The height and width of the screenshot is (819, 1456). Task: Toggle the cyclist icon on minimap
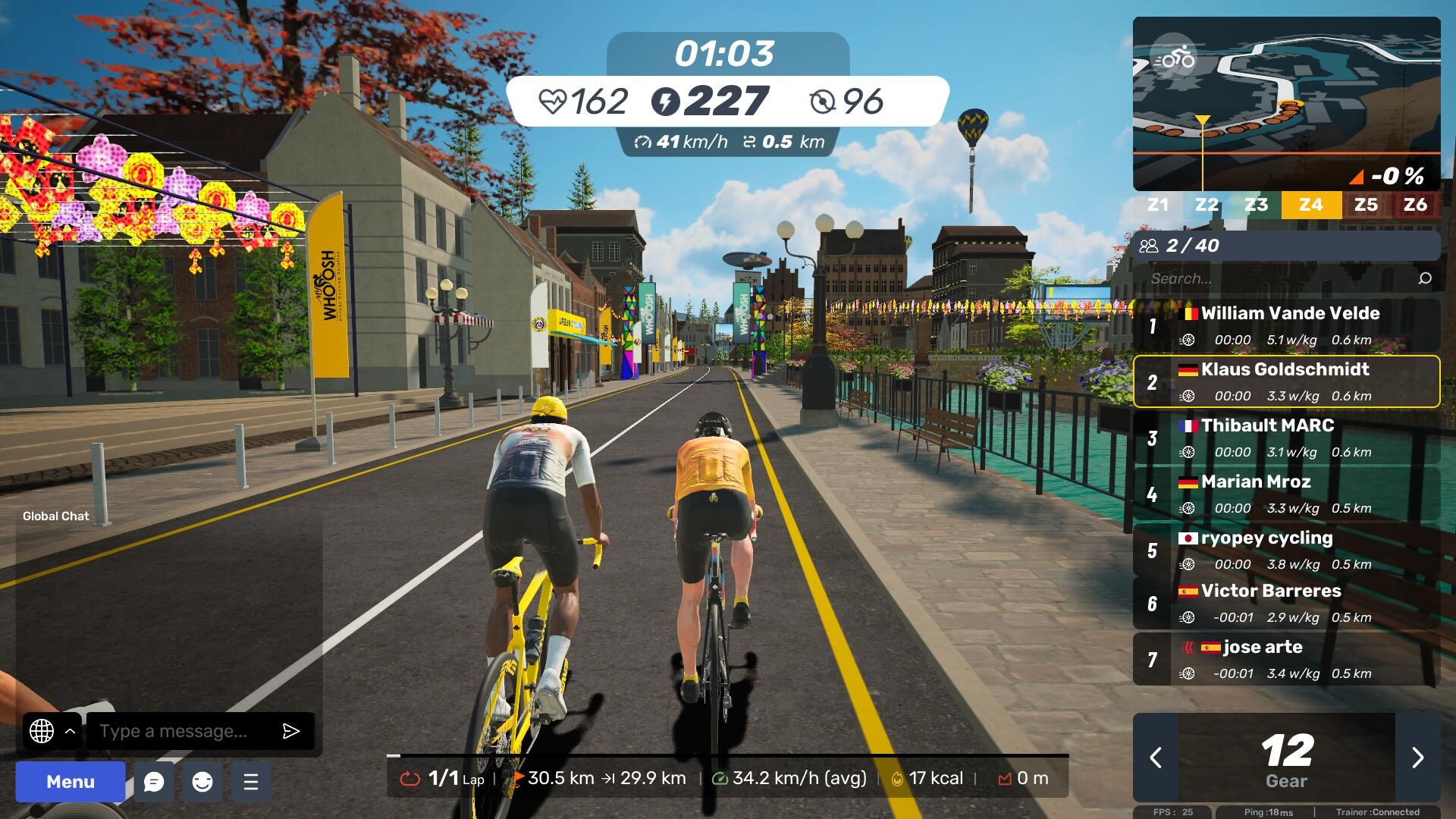tap(1173, 58)
